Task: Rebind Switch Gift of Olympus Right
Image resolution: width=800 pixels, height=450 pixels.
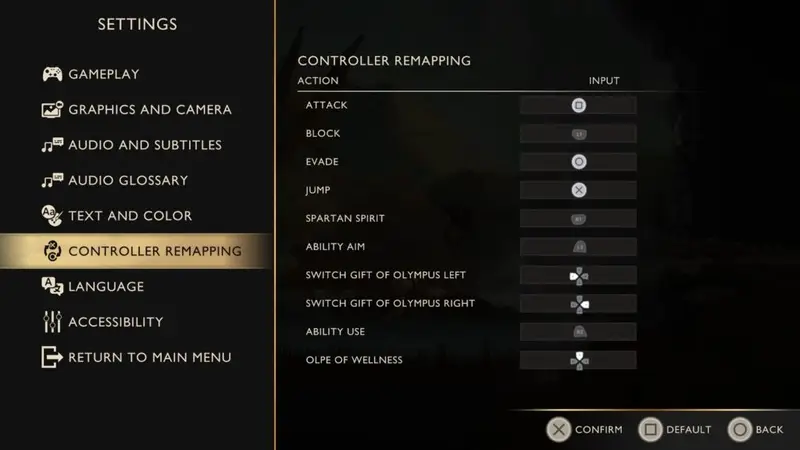Action: 578,303
